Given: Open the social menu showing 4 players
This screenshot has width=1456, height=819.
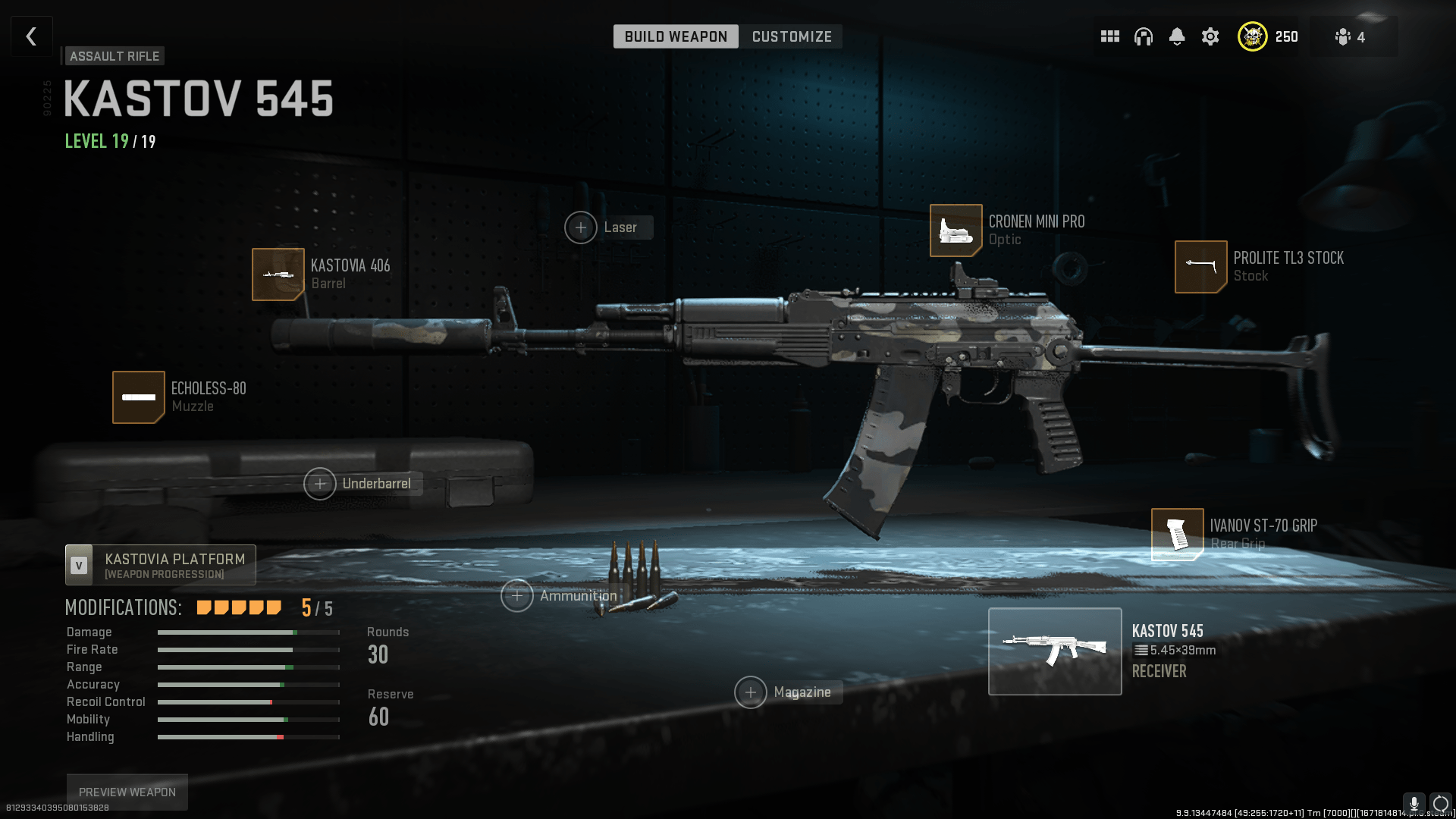Looking at the screenshot, I should (x=1351, y=36).
